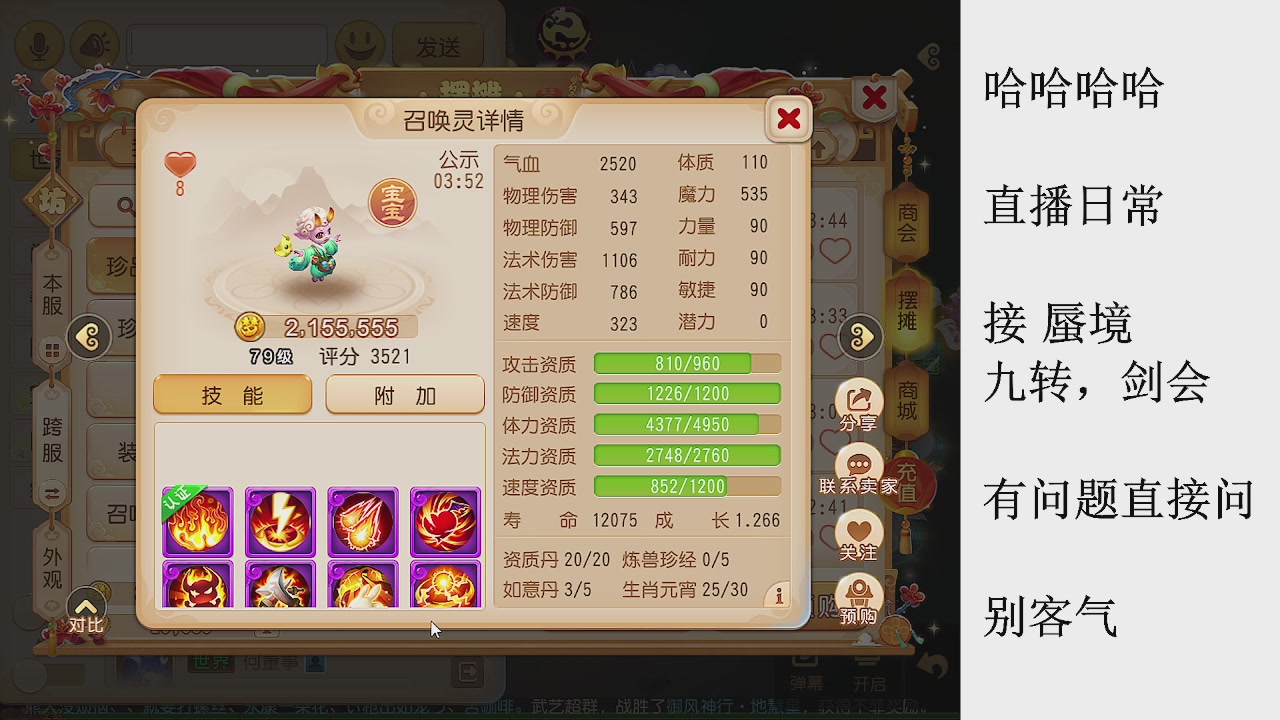Image resolution: width=1280 pixels, height=720 pixels.
Task: Select the lightning skill icon
Action: click(280, 521)
